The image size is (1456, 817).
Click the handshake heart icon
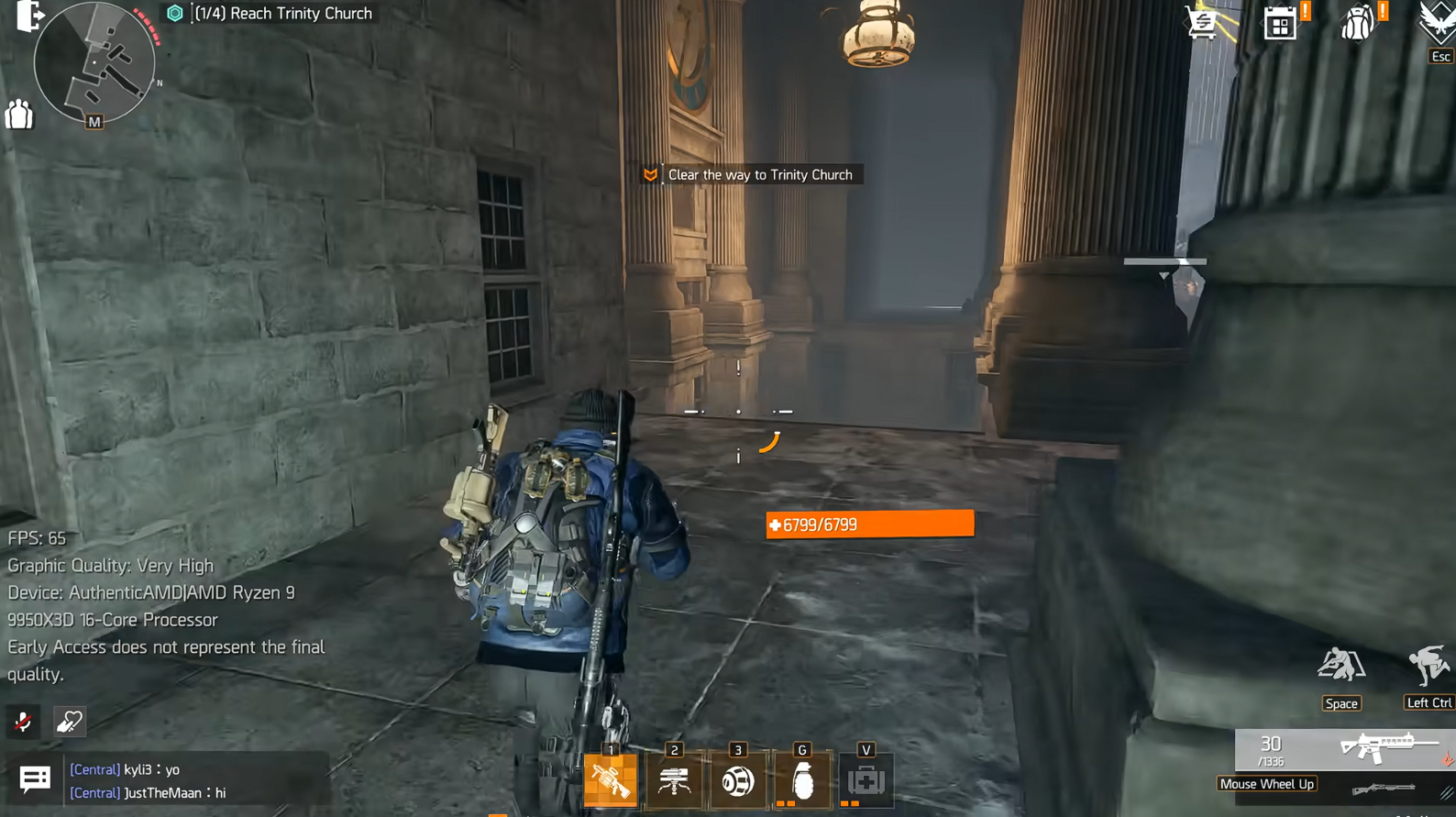(70, 722)
